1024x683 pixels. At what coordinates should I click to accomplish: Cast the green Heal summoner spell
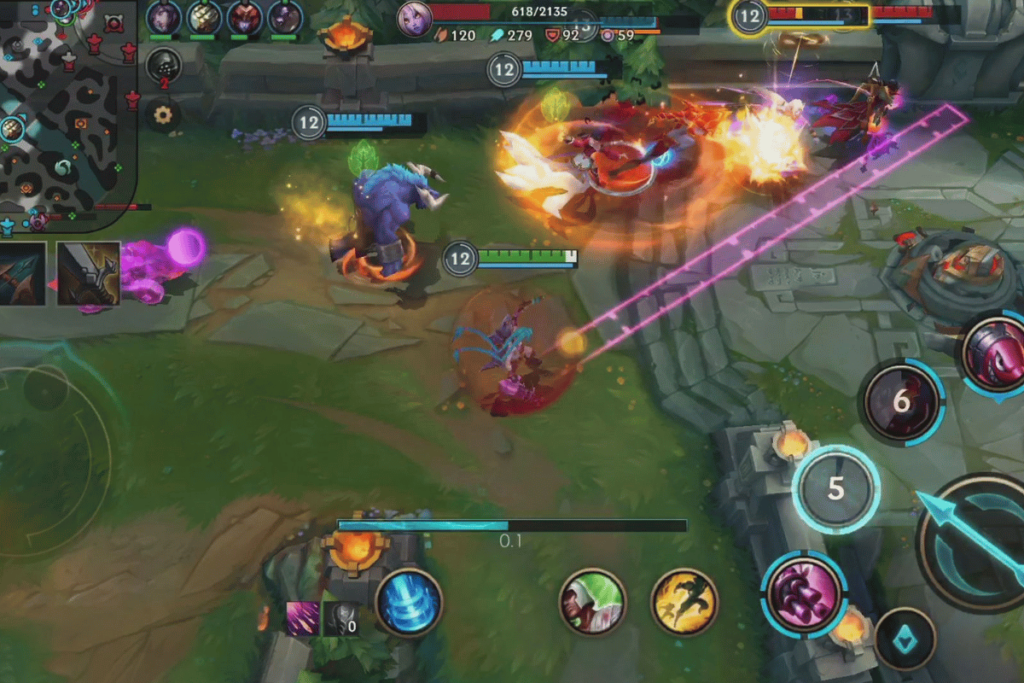point(593,602)
